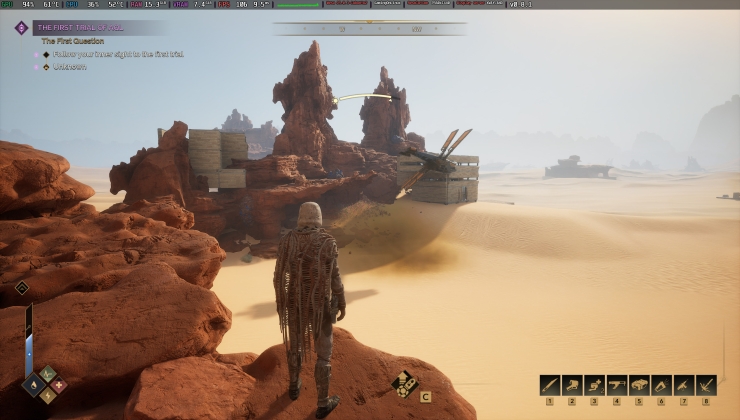Select the hotbar slot 8 tool
The height and width of the screenshot is (420, 740).
707,385
